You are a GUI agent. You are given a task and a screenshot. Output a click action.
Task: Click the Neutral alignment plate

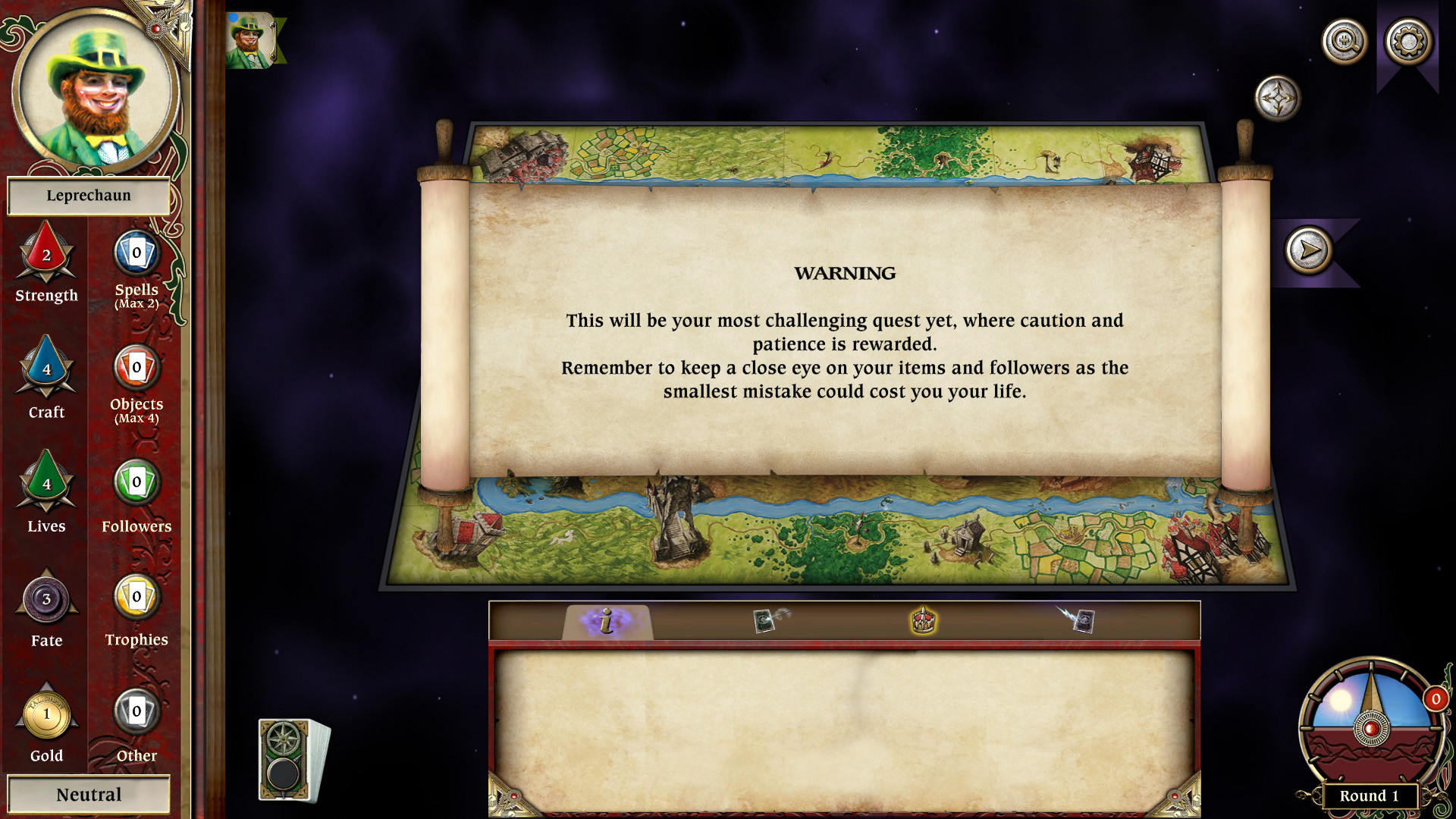coord(89,794)
